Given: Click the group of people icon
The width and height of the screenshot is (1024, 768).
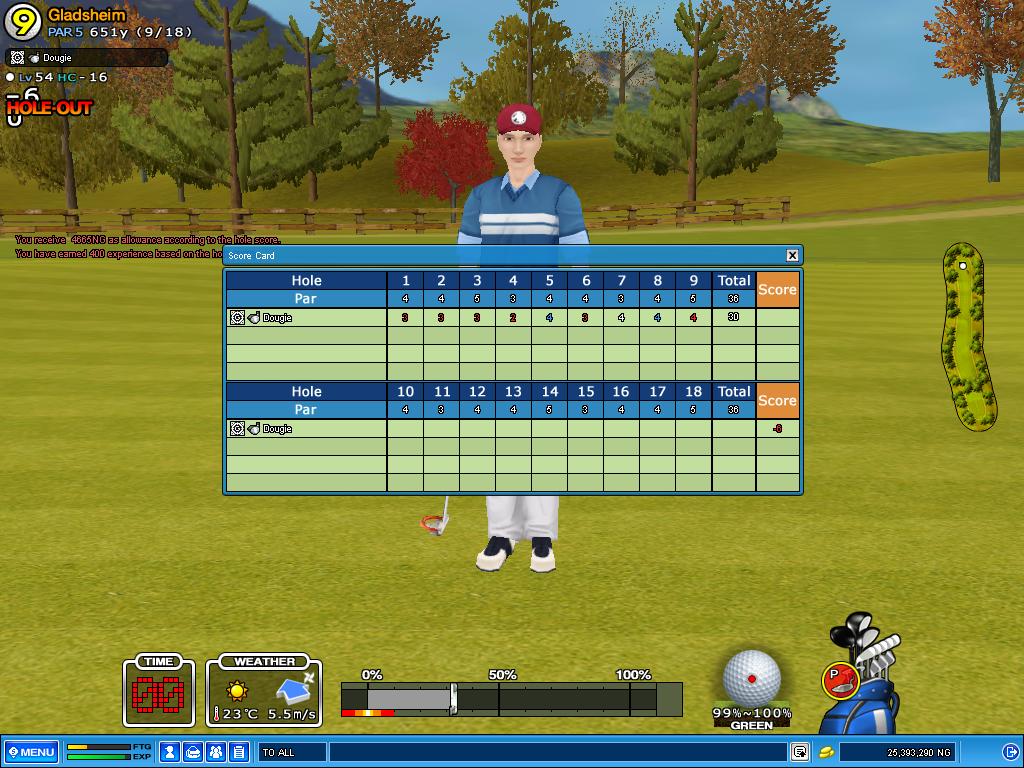Looking at the screenshot, I should pos(215,752).
